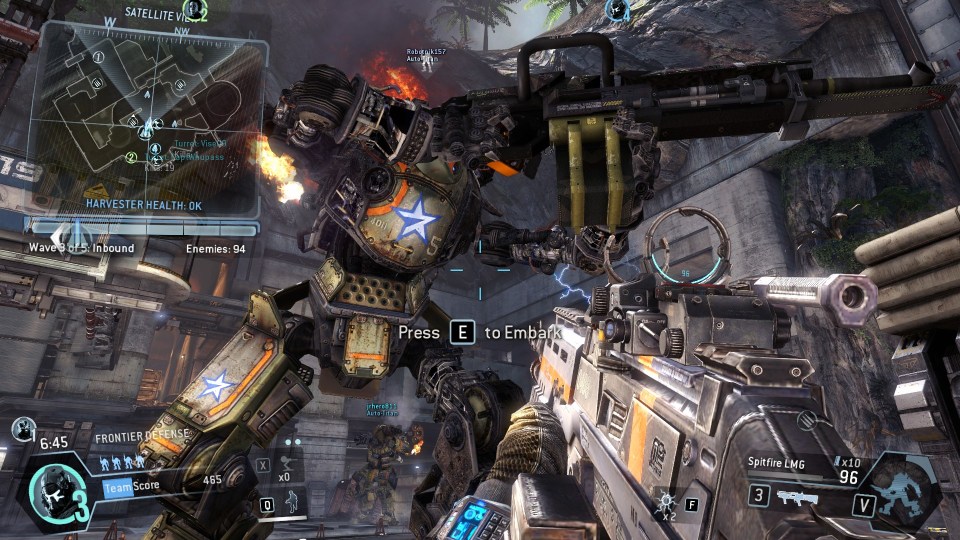The image size is (960, 540).
Task: Select the turret icon showing x0
Action: click(284, 465)
